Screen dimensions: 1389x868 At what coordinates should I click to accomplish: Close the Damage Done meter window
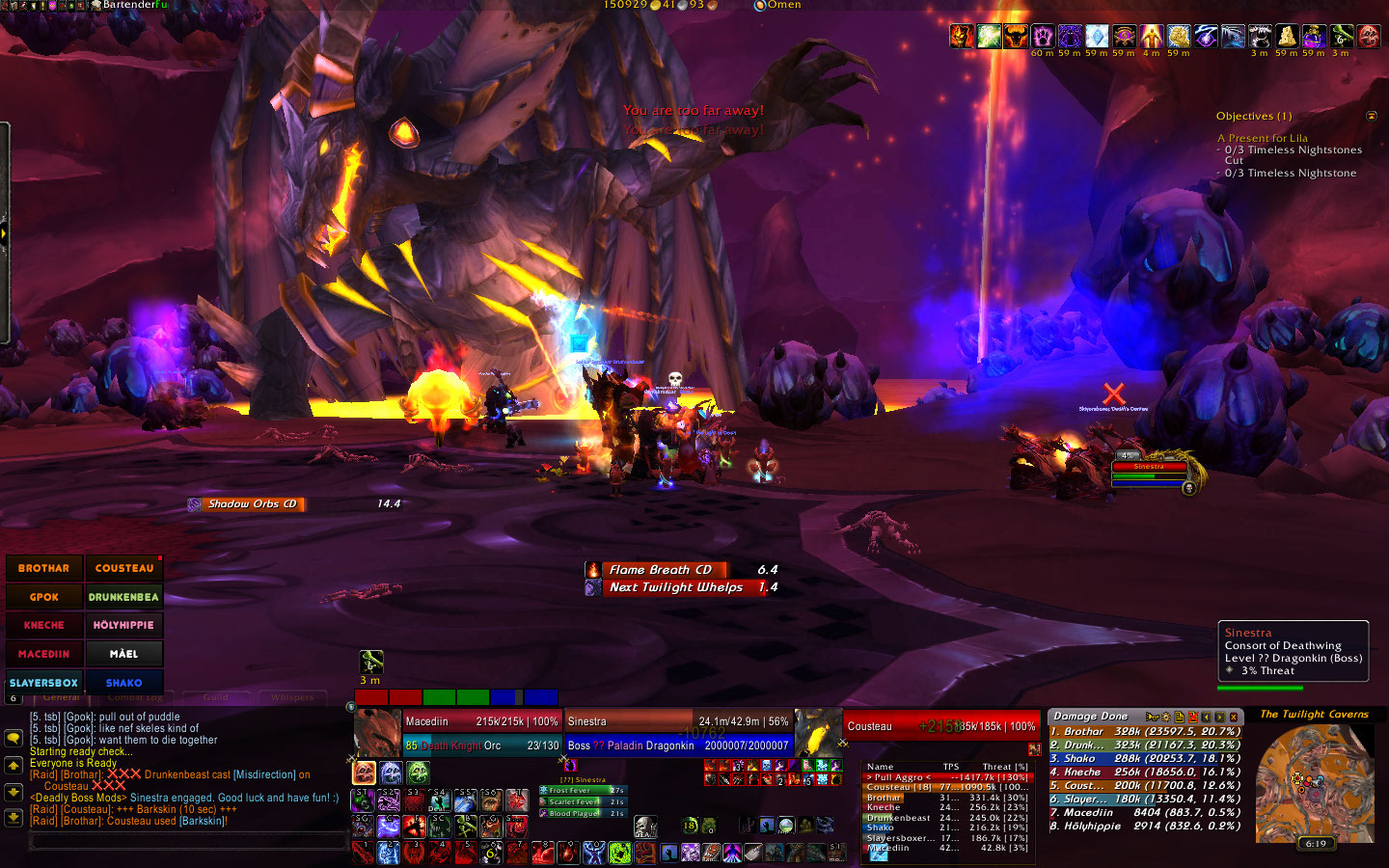(1234, 717)
